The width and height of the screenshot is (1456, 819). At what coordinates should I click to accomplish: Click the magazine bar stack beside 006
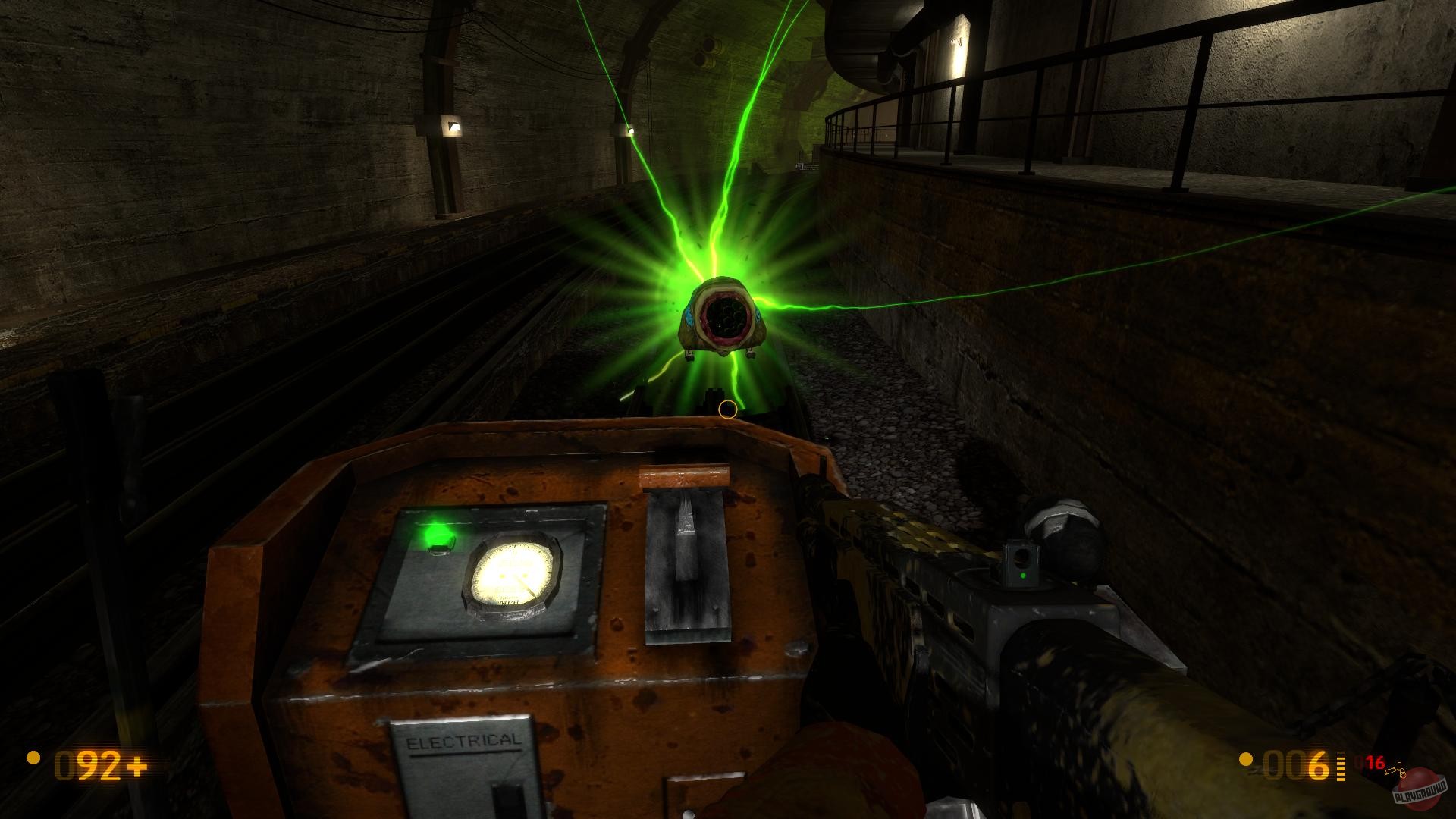tap(1341, 766)
